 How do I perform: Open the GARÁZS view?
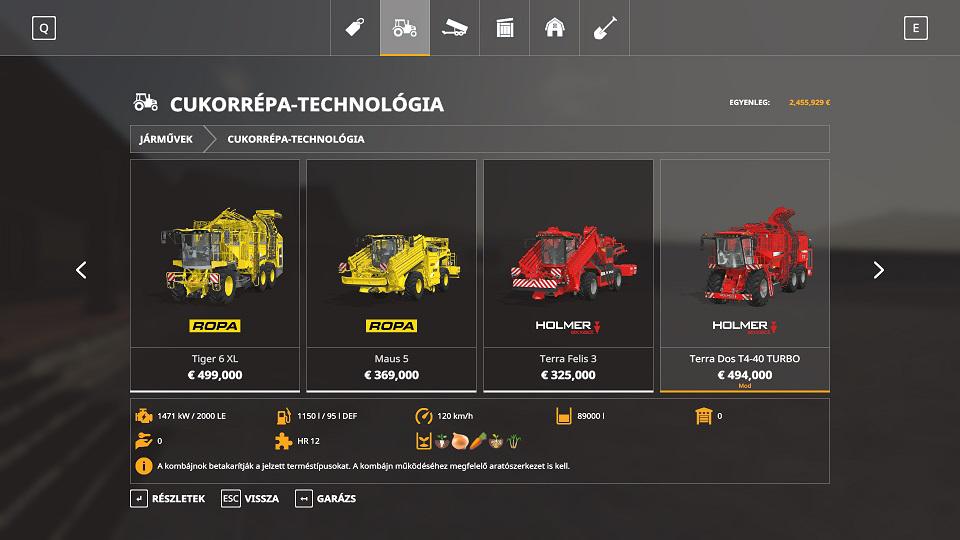[x=326, y=498]
